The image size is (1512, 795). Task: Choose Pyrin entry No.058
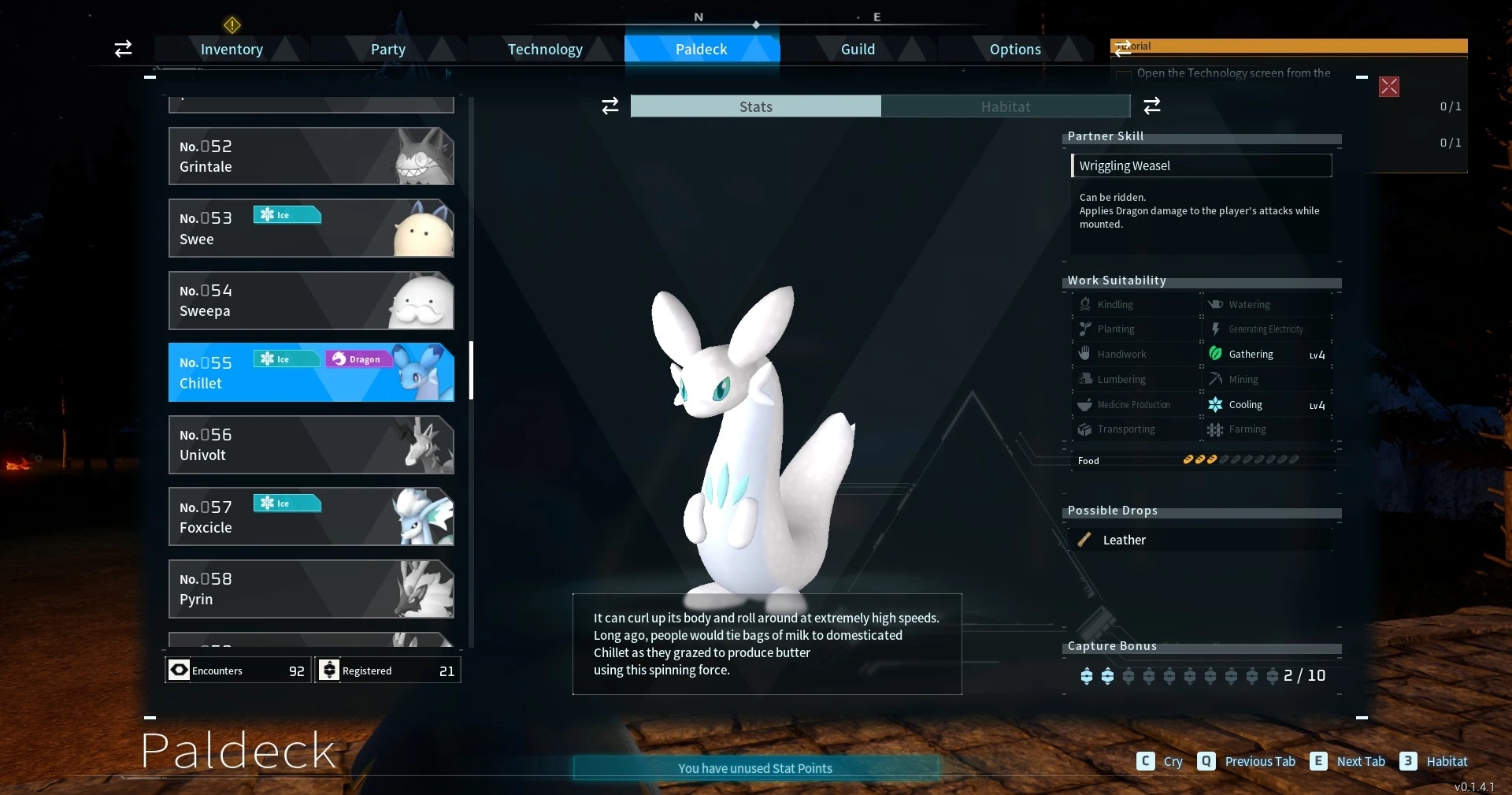coord(311,589)
